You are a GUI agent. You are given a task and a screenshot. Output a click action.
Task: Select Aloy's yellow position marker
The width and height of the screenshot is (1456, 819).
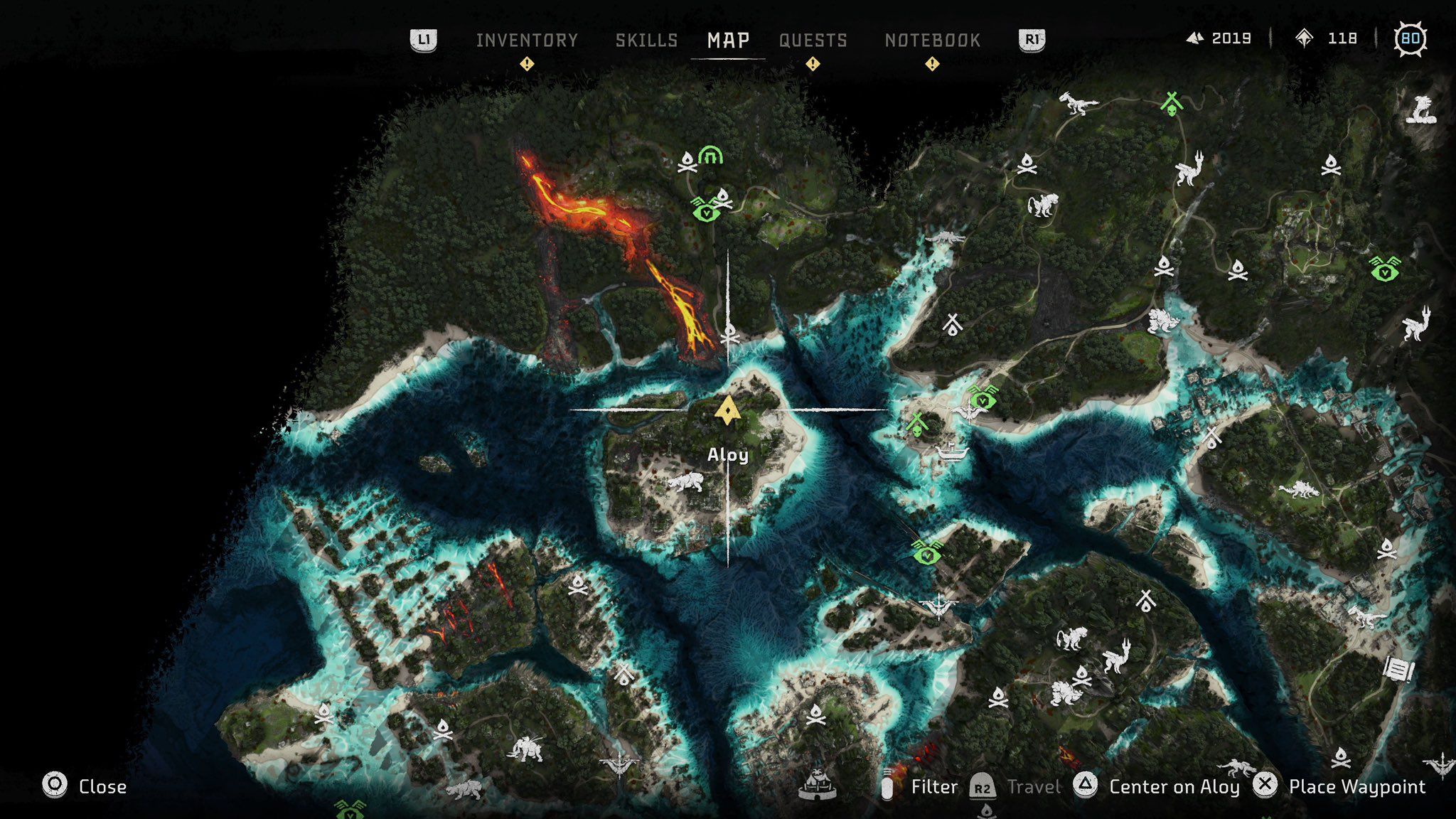[727, 411]
